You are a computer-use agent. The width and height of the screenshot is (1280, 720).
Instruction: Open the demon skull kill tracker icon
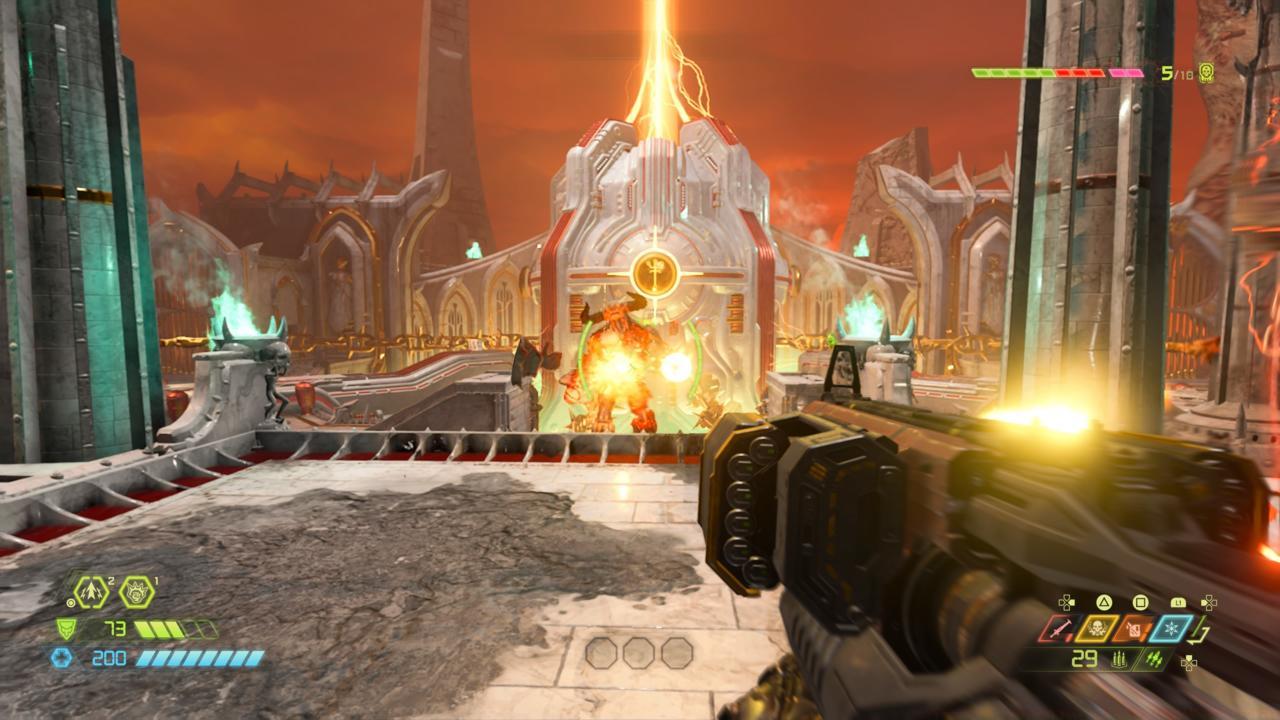pyautogui.click(x=1206, y=72)
